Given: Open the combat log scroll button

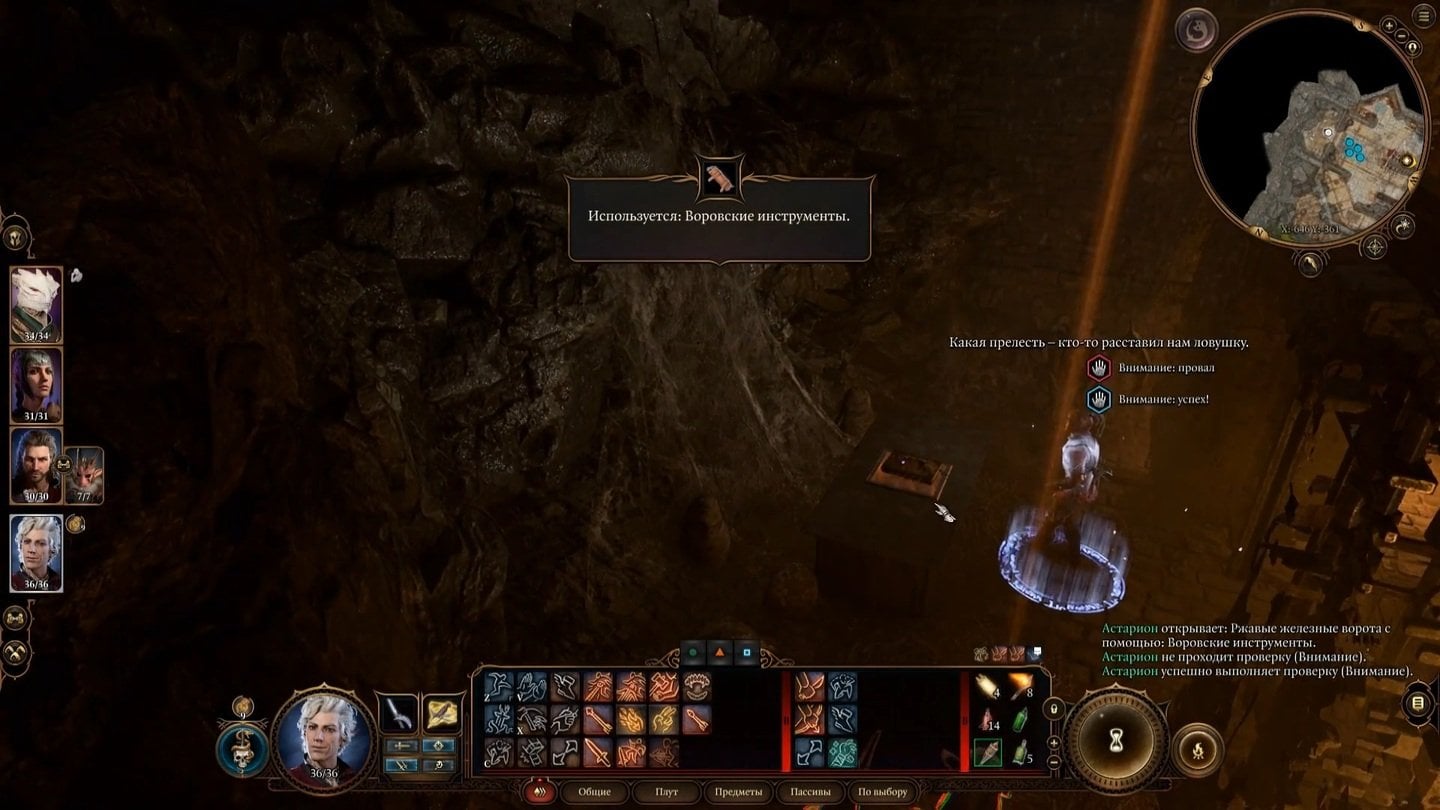Looking at the screenshot, I should coord(1417,704).
